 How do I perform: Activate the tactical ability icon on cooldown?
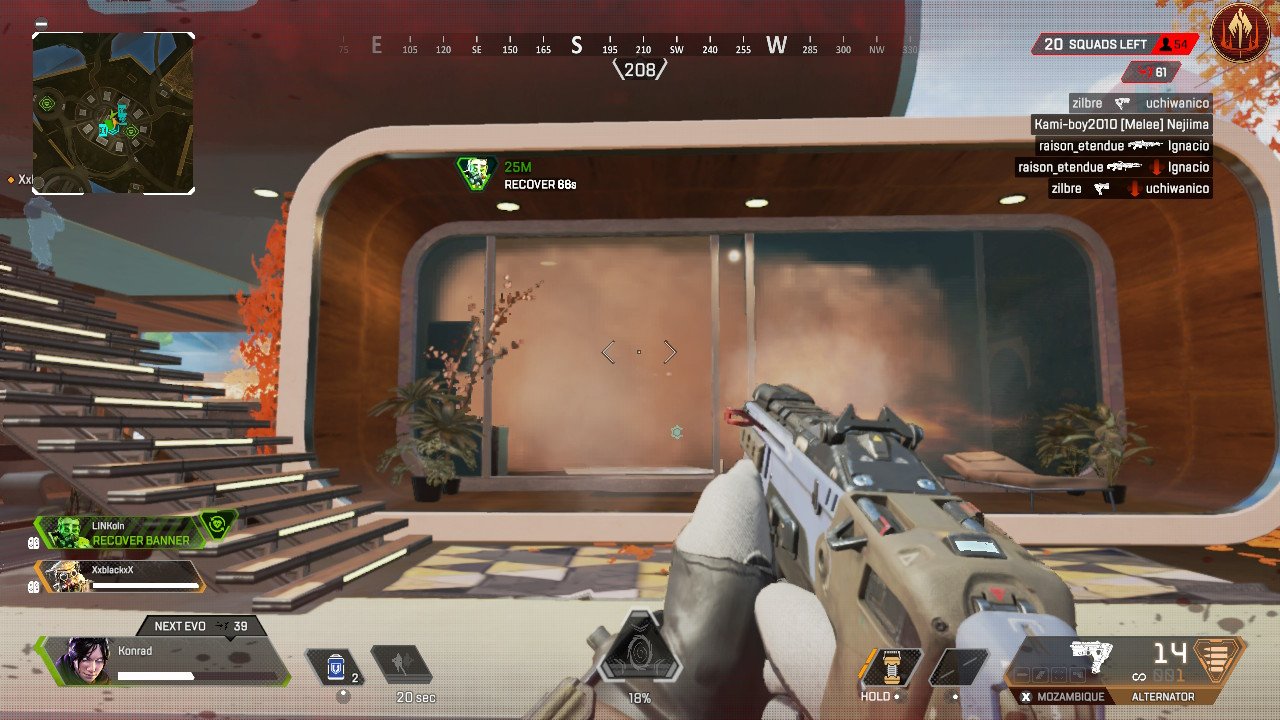coord(401,665)
